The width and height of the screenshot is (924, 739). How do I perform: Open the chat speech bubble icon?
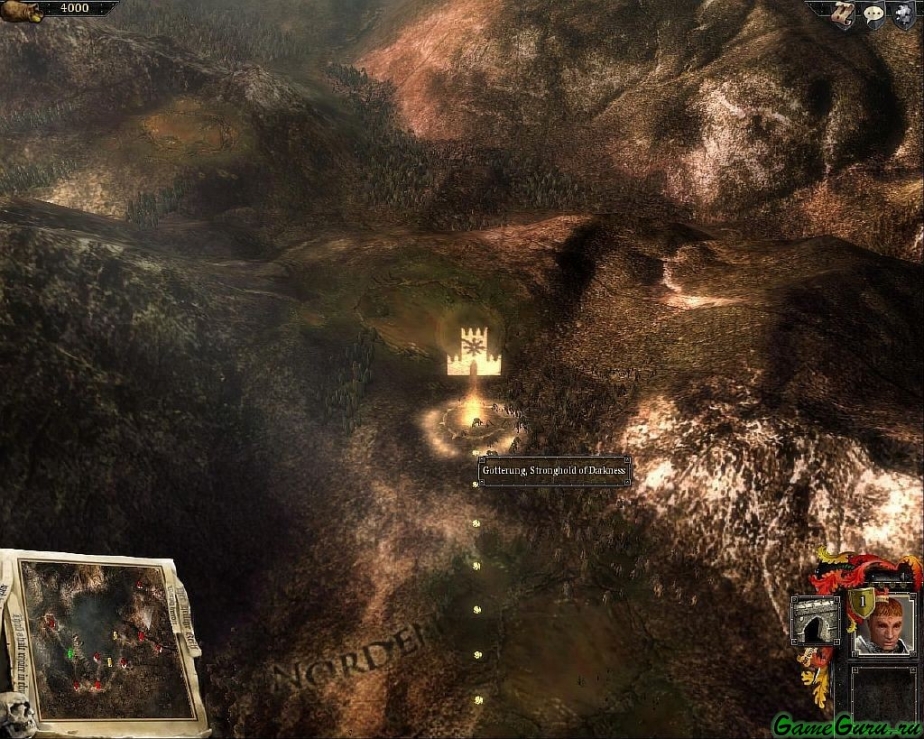[872, 16]
